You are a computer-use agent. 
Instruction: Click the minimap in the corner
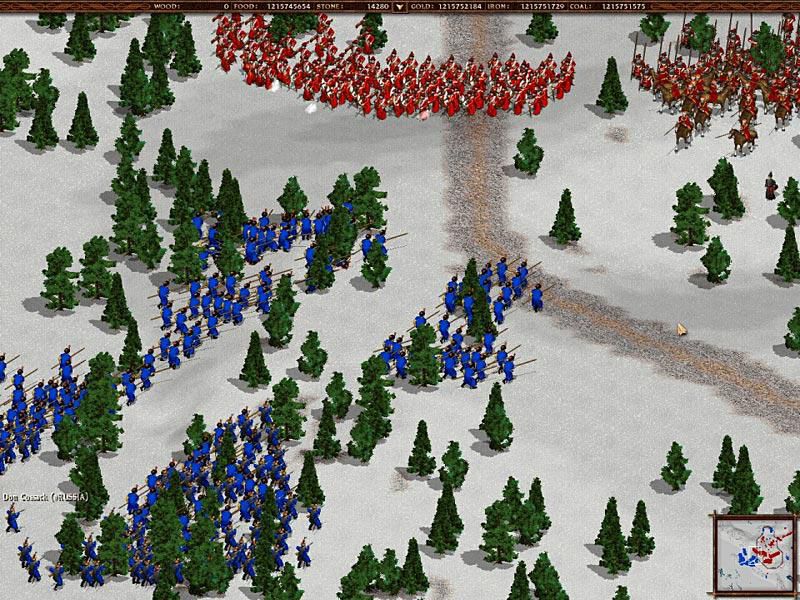pos(754,551)
